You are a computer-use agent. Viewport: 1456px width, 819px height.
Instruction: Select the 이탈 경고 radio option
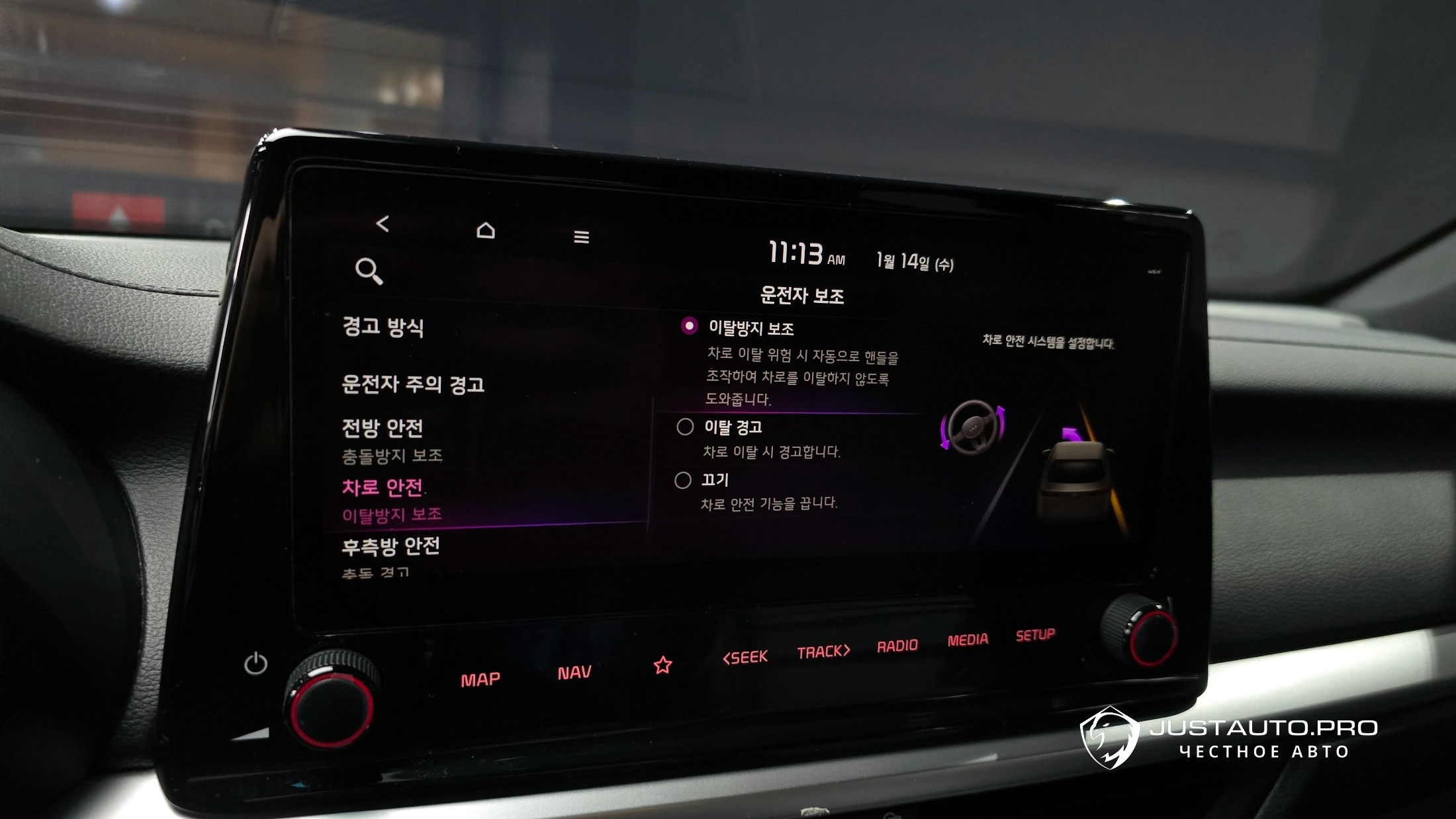(x=685, y=427)
